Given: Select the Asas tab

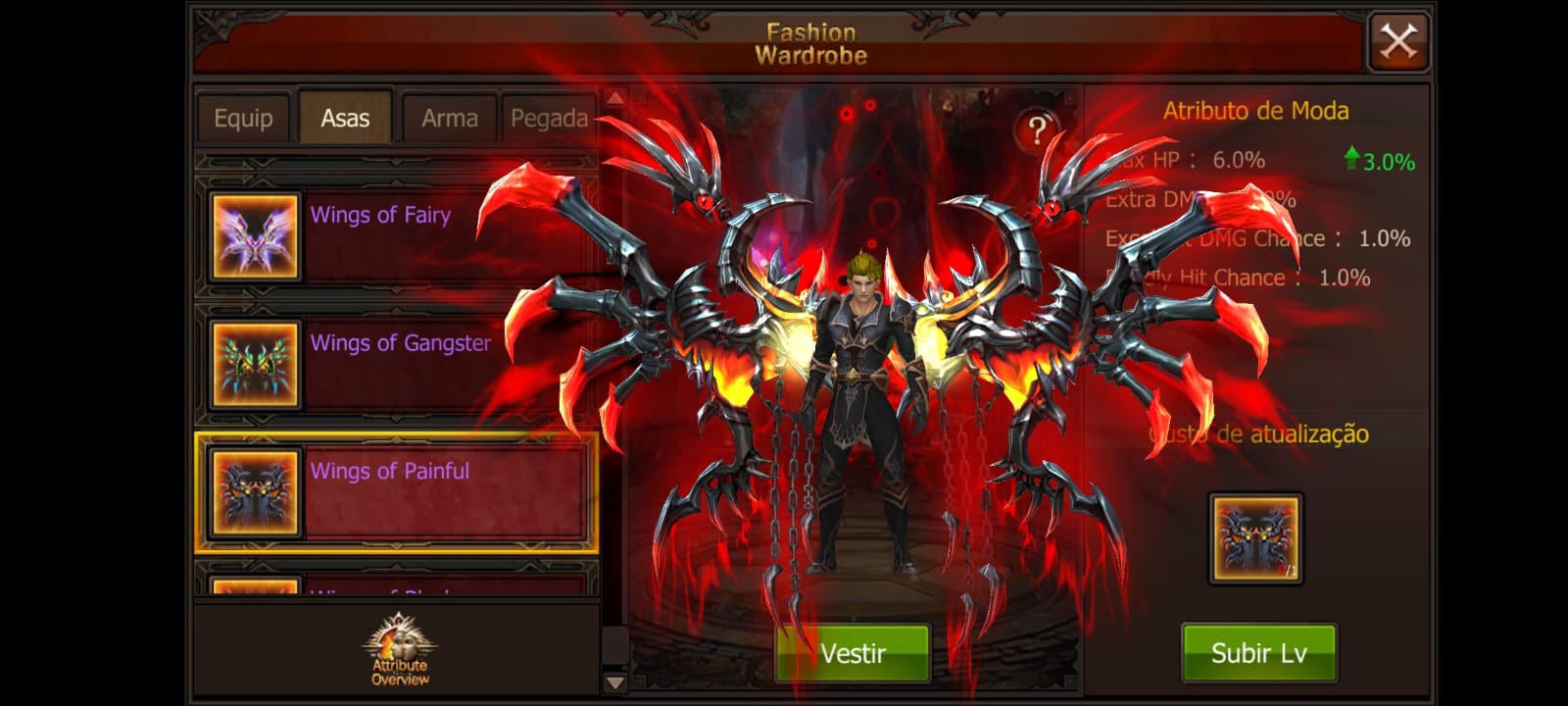Looking at the screenshot, I should point(345,119).
